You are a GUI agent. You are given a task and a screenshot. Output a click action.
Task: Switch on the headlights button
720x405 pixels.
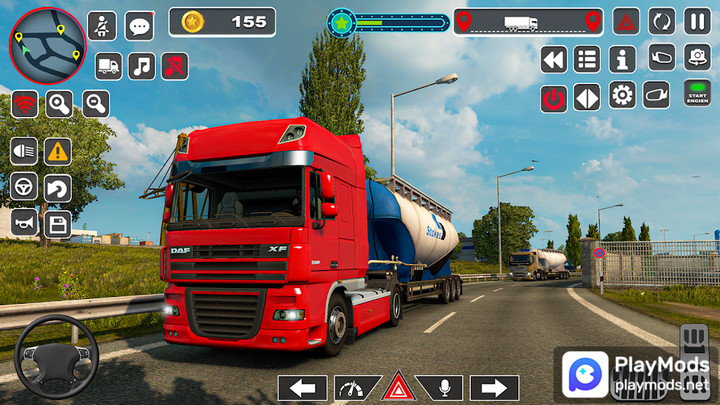tap(24, 151)
